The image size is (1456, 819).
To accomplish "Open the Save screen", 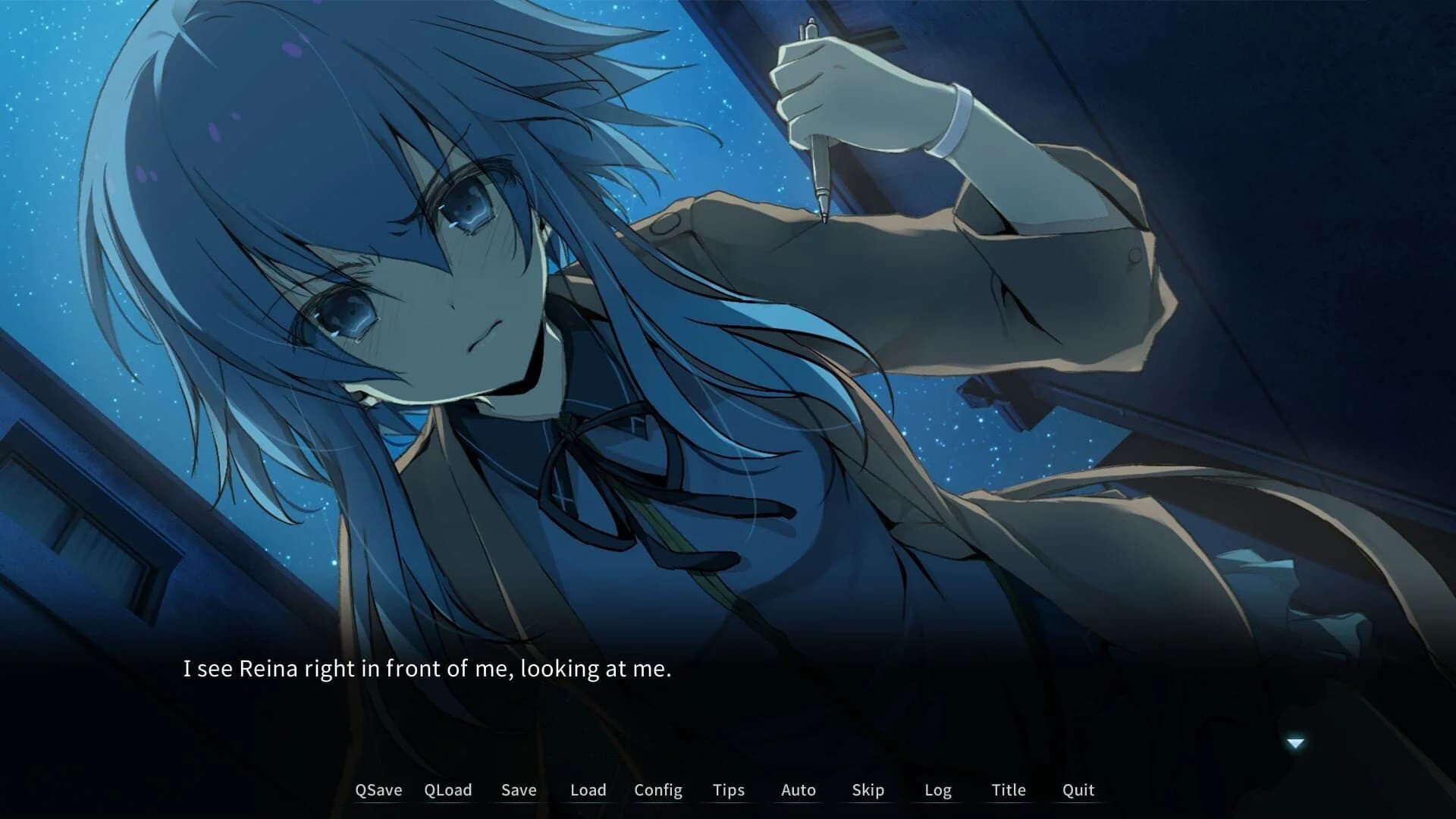I will pos(518,789).
